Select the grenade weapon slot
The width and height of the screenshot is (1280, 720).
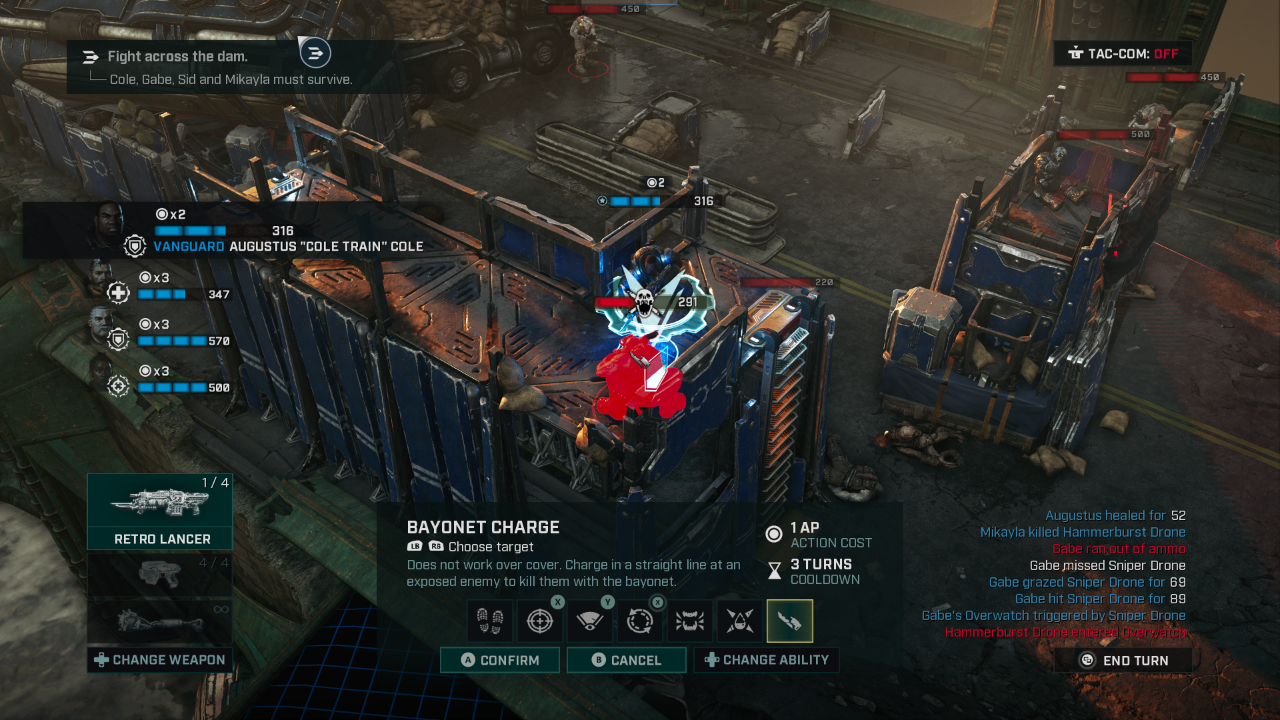(160, 620)
